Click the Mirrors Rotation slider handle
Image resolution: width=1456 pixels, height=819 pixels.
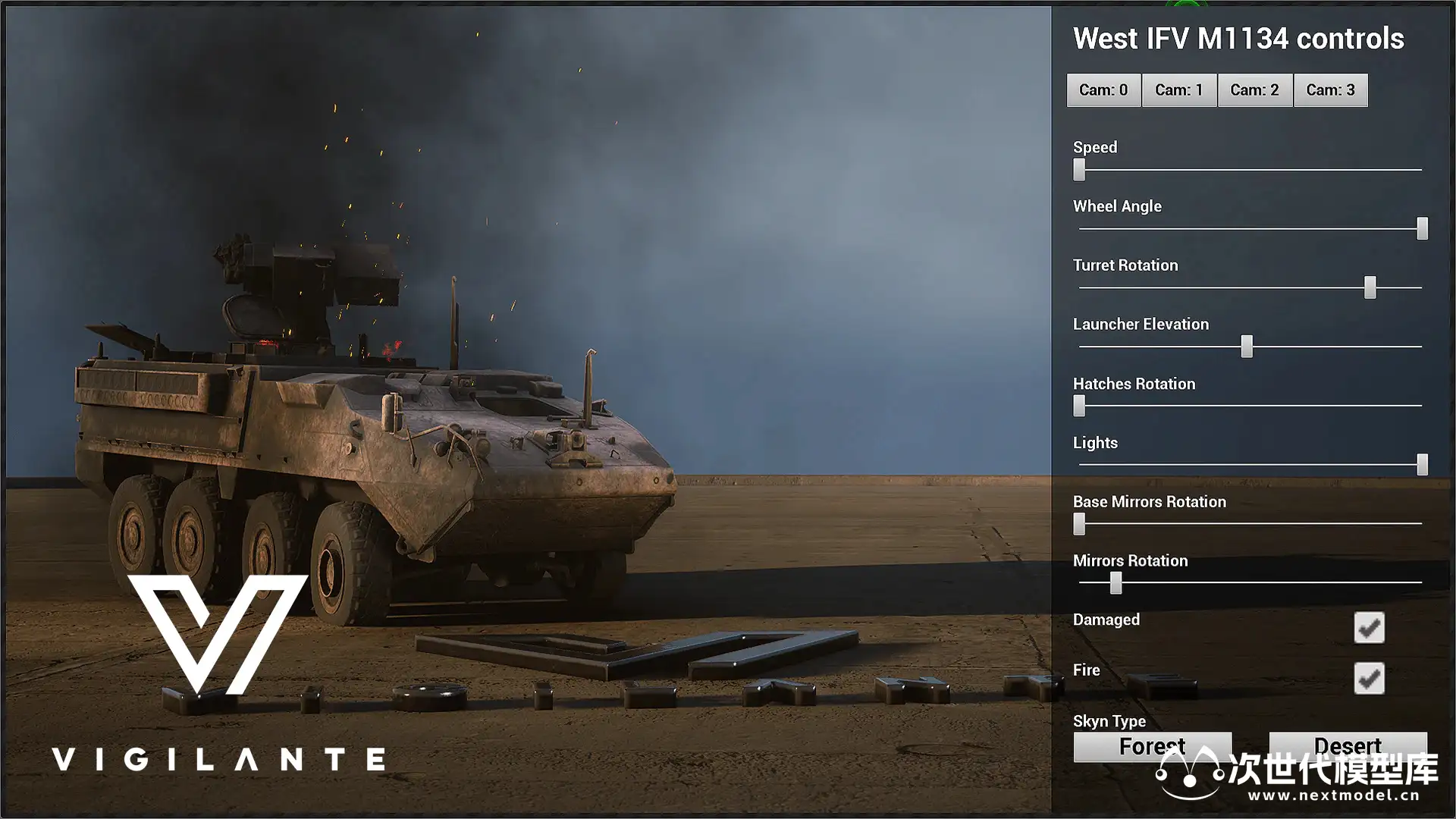pos(1116,582)
